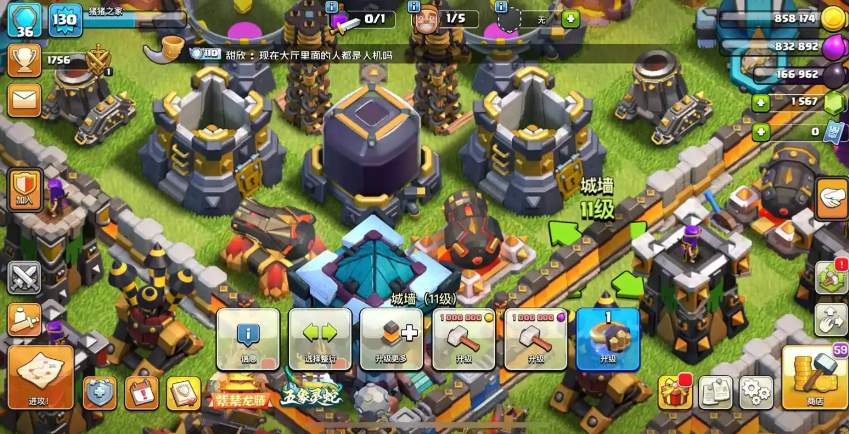Upgrade the wall using elixir
849x434 pixels.
pyautogui.click(x=535, y=339)
